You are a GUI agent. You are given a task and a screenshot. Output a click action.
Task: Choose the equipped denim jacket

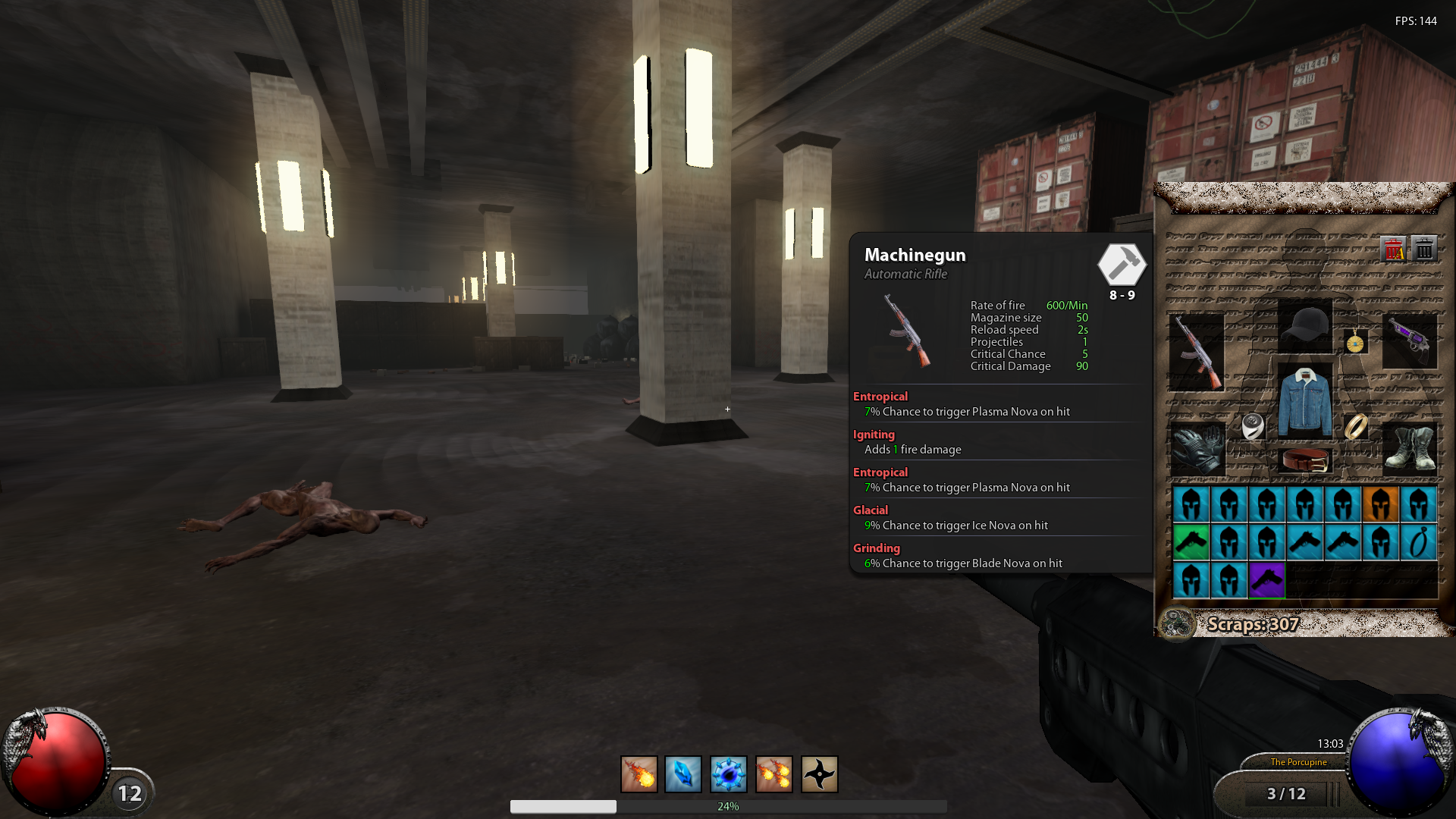coord(1304,400)
